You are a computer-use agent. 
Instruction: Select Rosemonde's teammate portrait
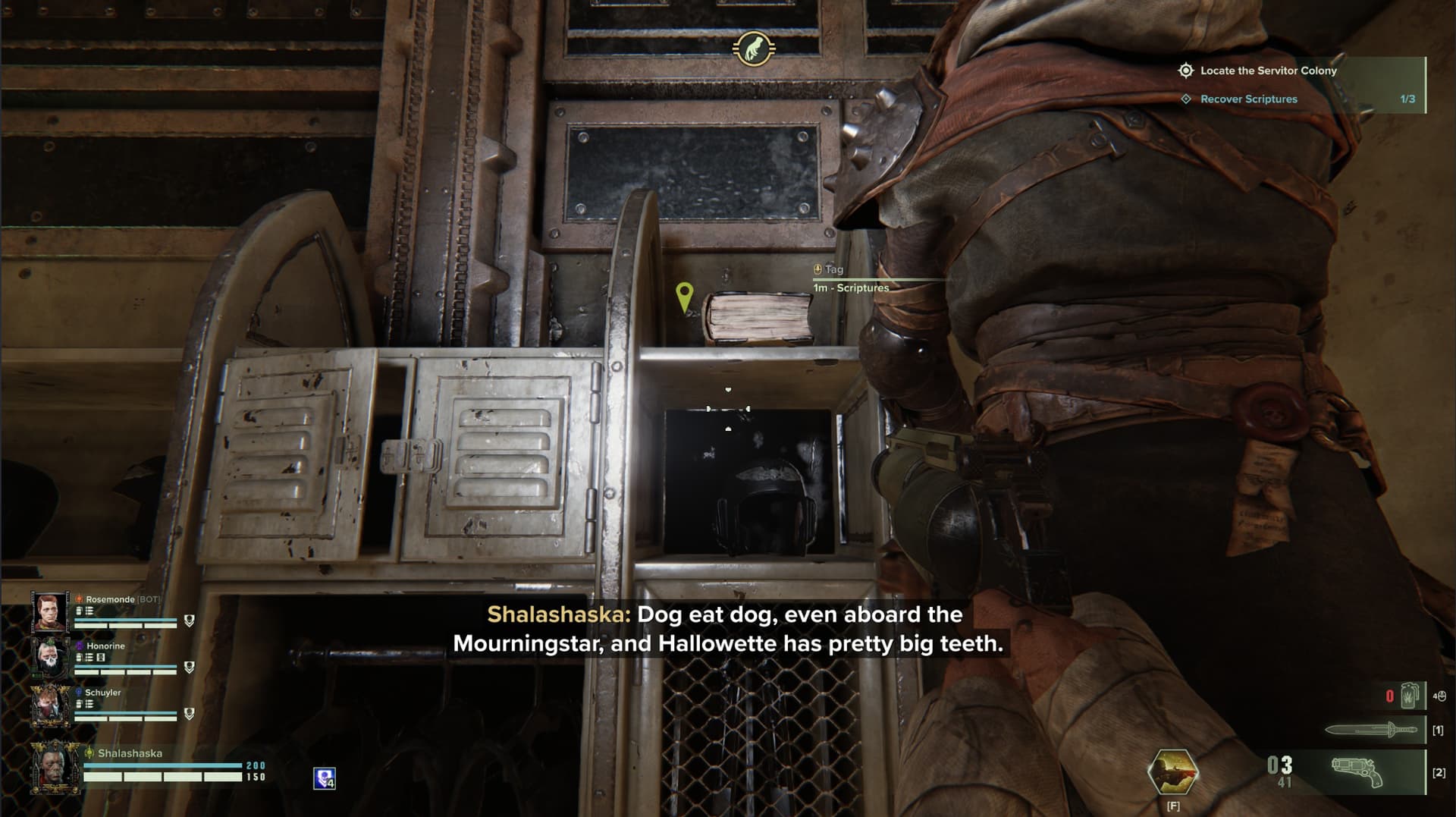[x=49, y=611]
